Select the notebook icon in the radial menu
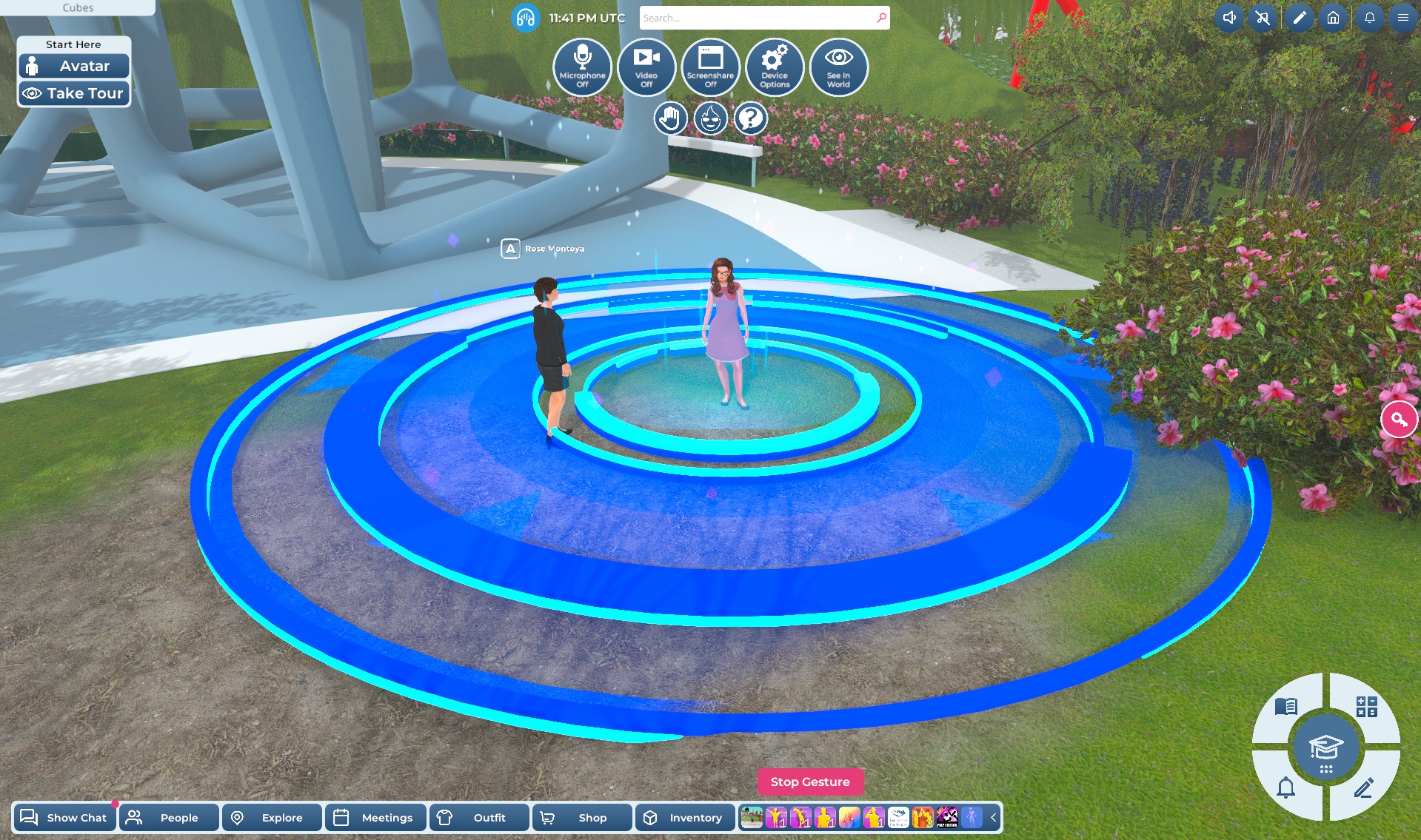1421x840 pixels. pyautogui.click(x=1286, y=708)
